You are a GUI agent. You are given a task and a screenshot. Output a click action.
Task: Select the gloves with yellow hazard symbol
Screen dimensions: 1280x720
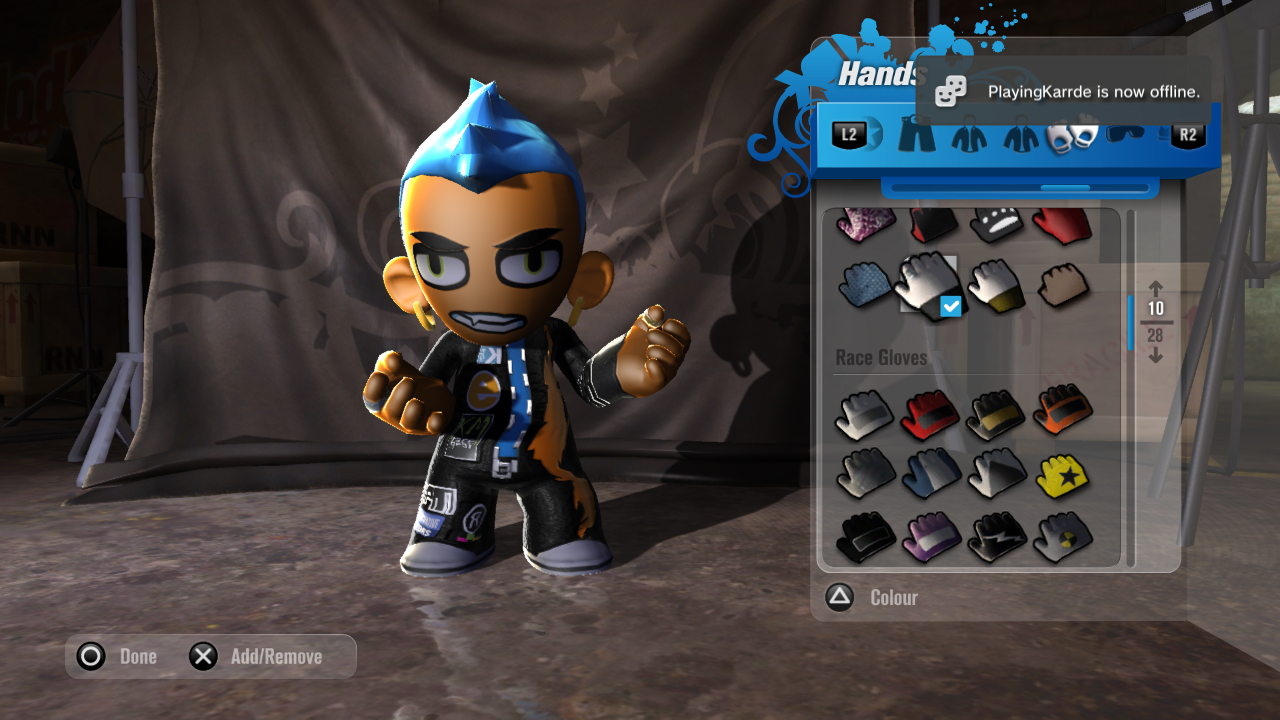click(1062, 537)
